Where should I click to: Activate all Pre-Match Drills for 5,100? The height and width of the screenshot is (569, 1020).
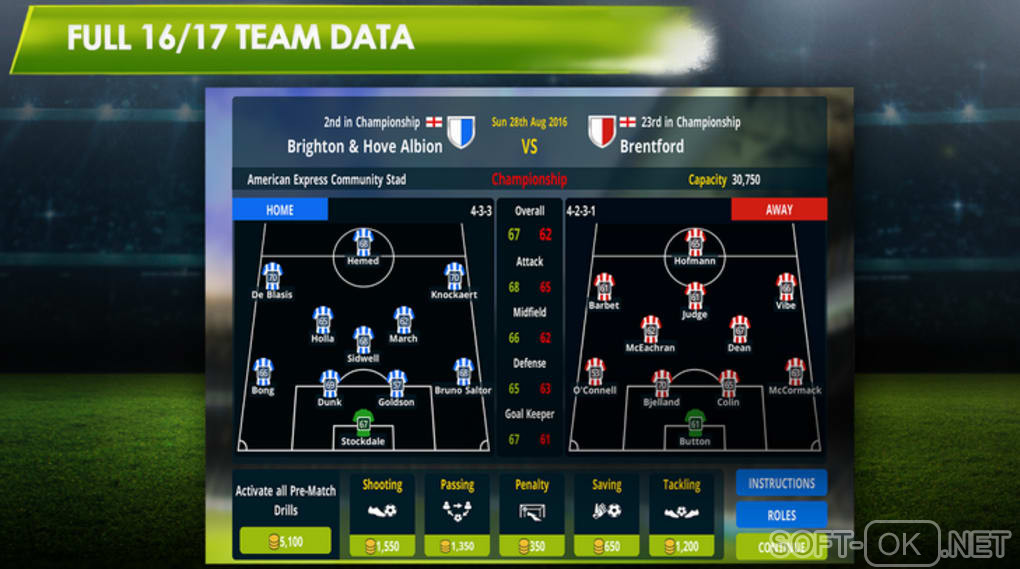(x=285, y=541)
